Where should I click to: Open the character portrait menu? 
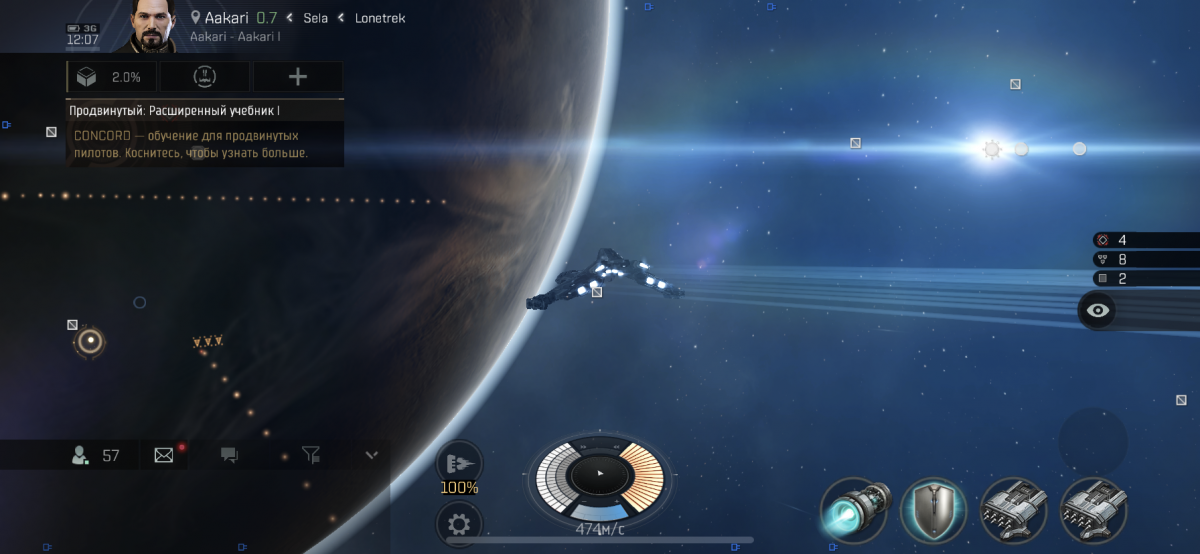coord(152,27)
